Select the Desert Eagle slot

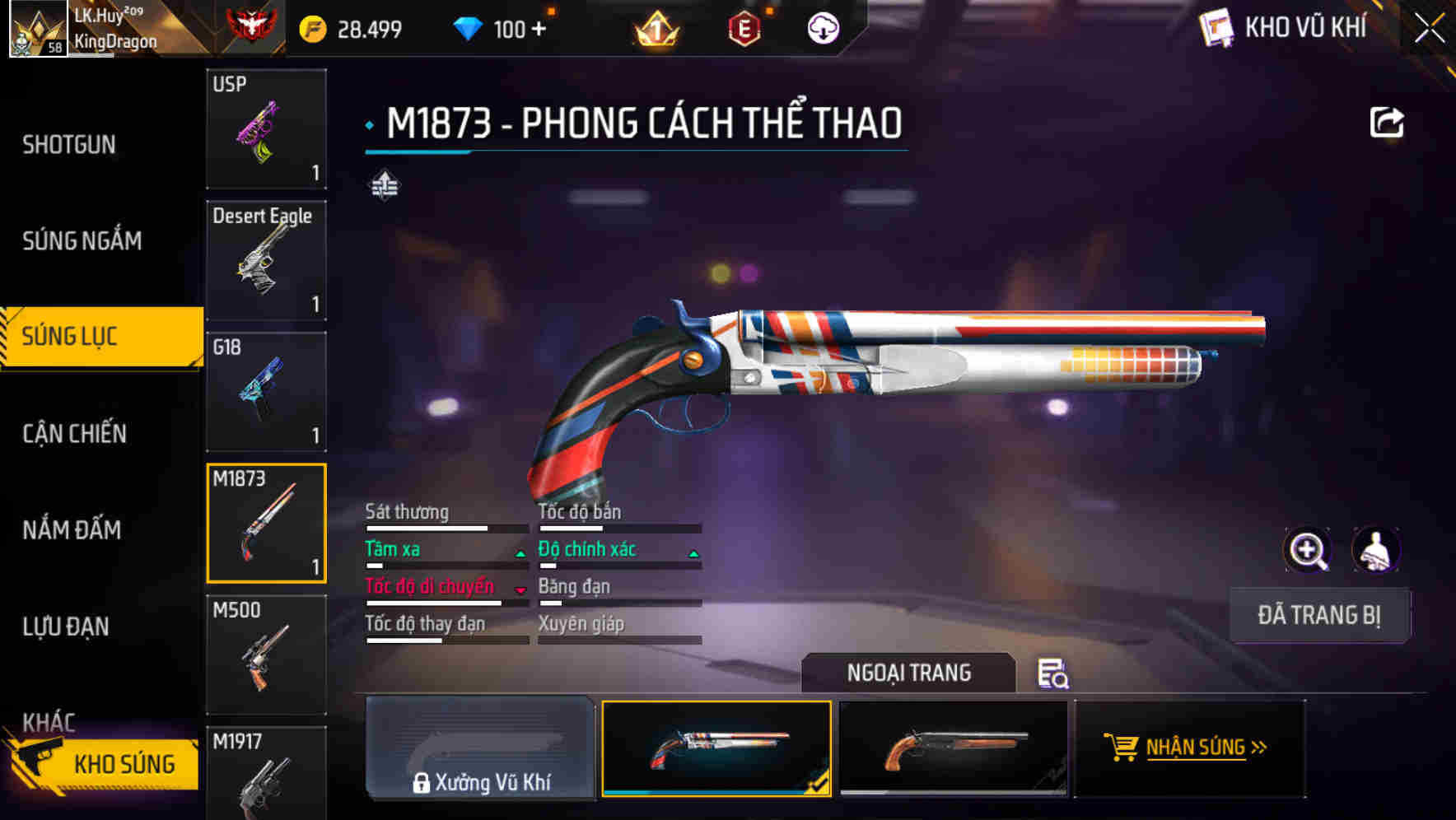coord(266,260)
